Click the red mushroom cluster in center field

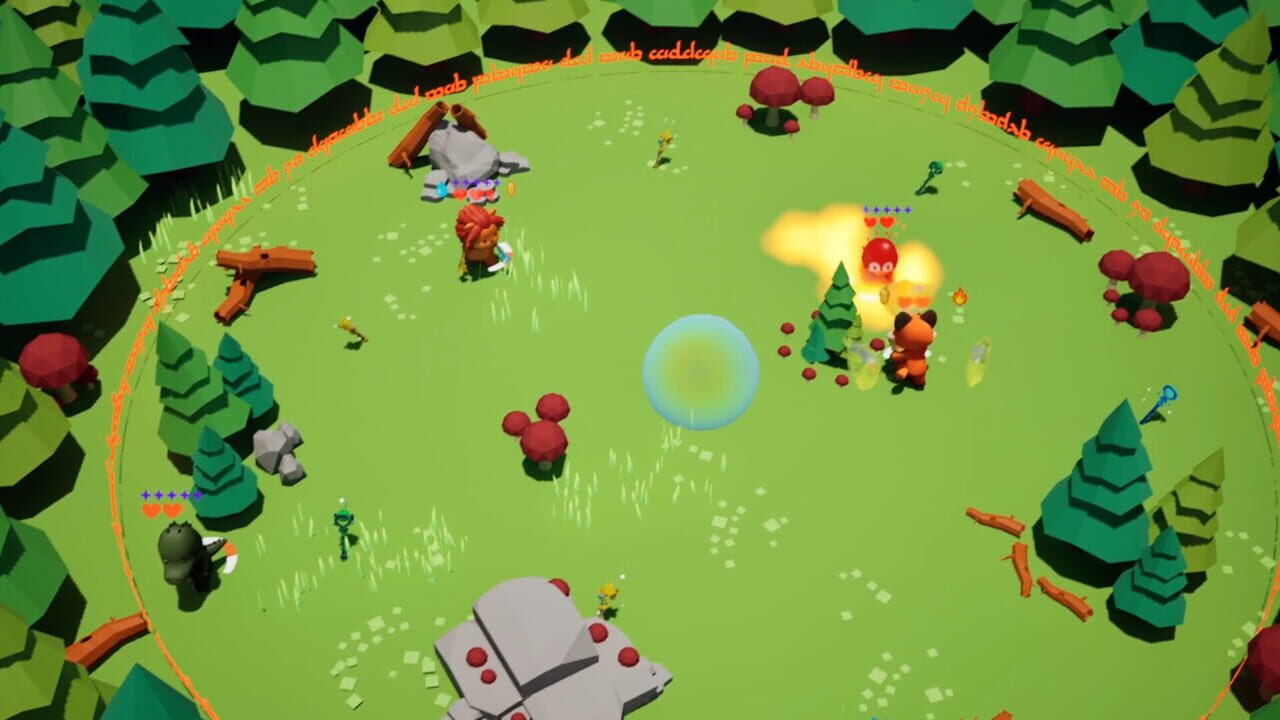545,435
